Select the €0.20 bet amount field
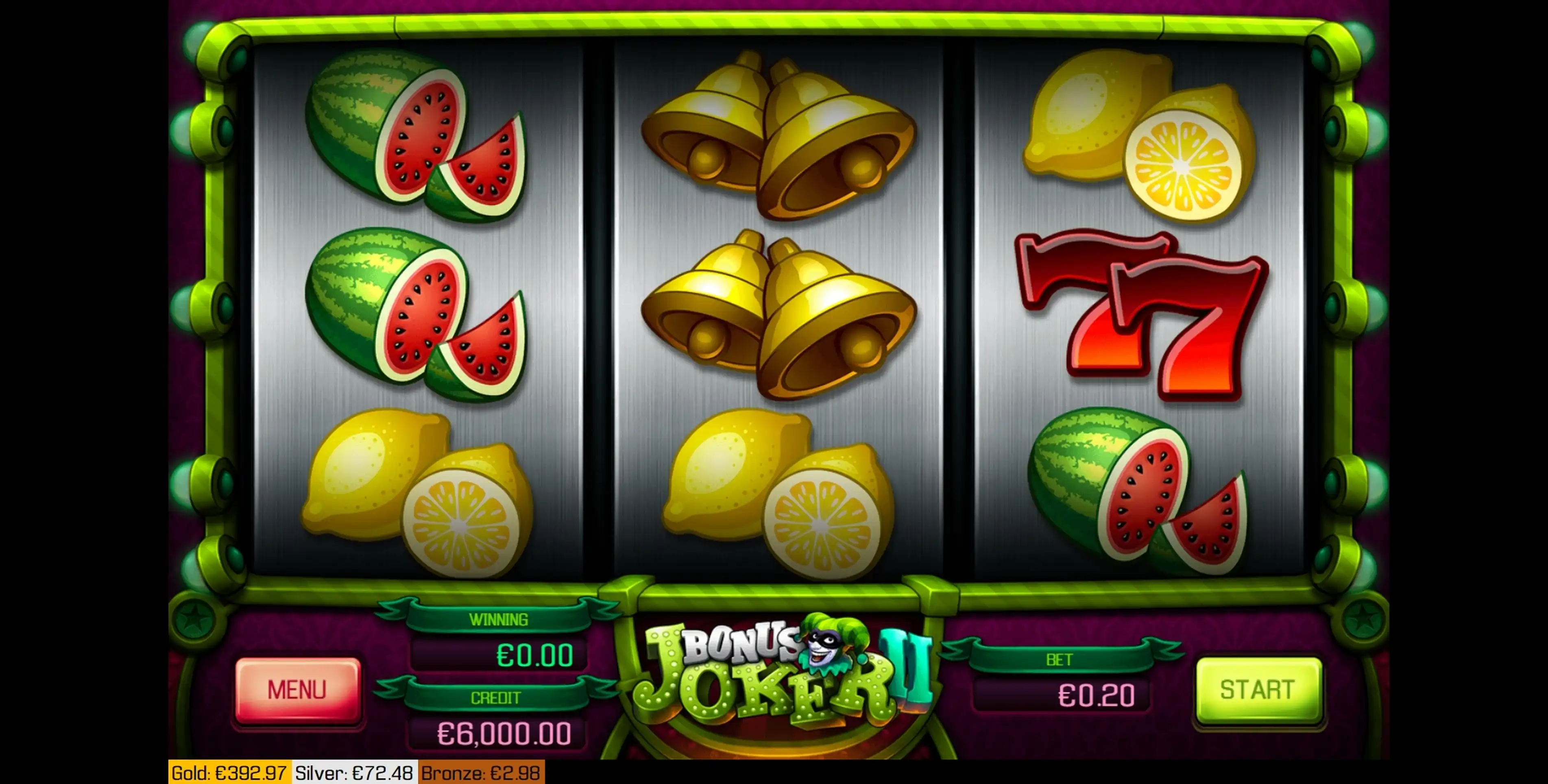This screenshot has height=784, width=1548. pyautogui.click(x=1062, y=696)
